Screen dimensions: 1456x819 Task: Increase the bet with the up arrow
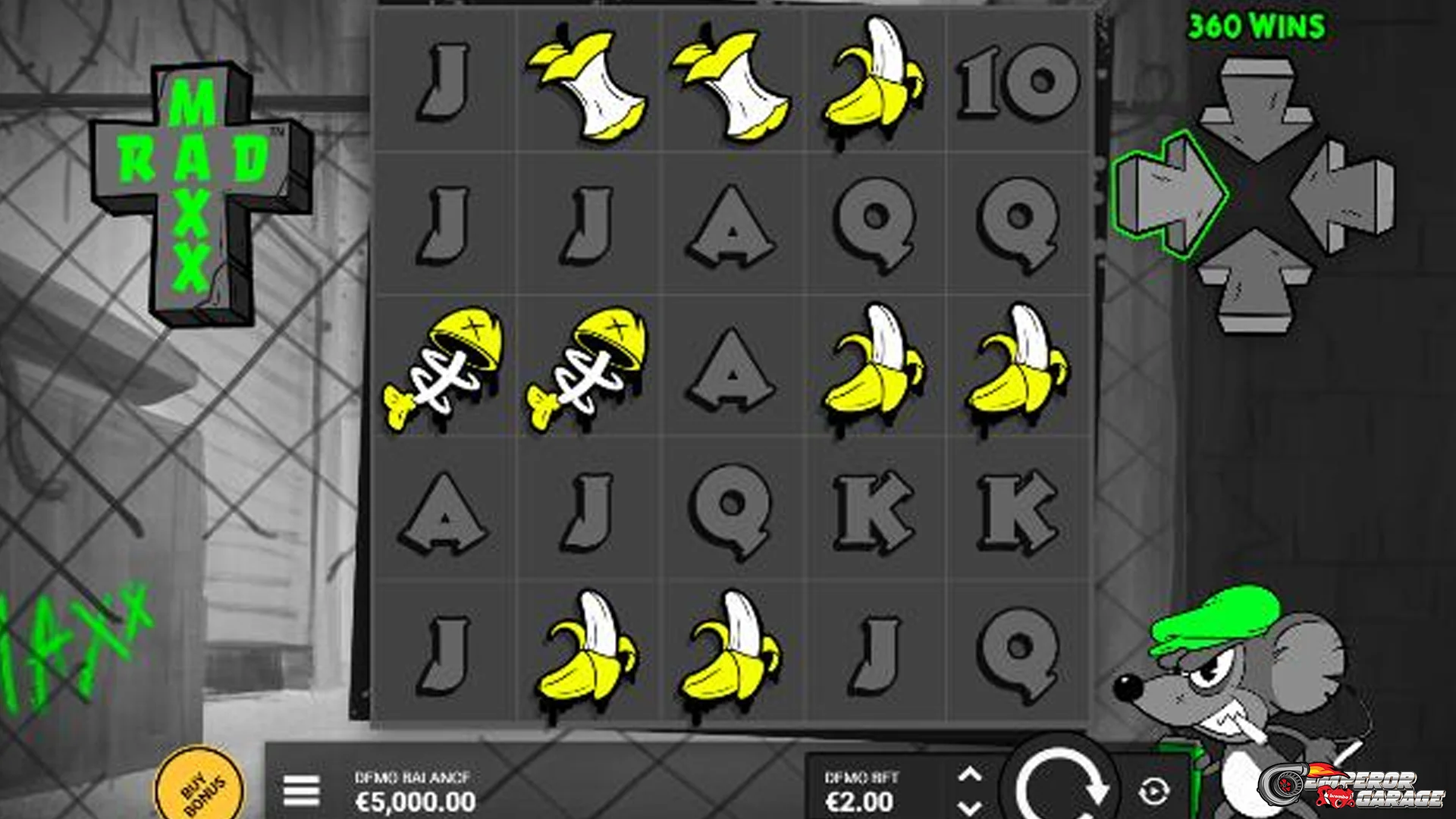pos(969,775)
